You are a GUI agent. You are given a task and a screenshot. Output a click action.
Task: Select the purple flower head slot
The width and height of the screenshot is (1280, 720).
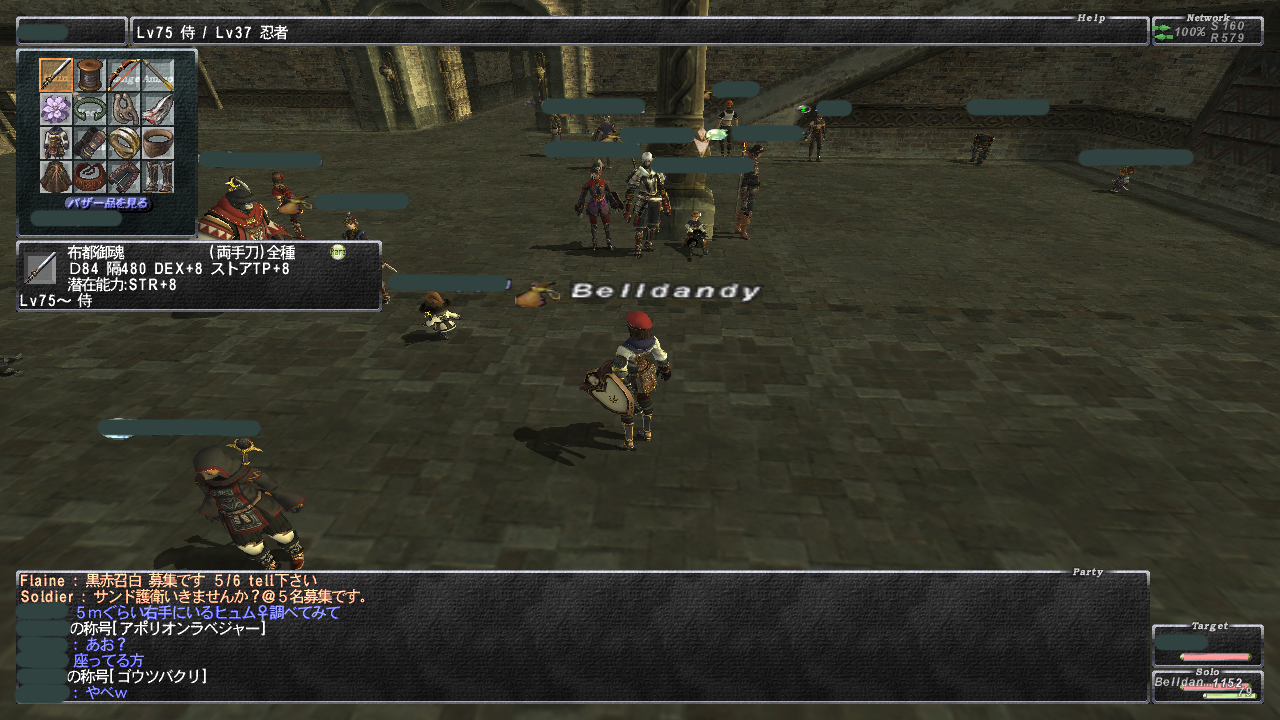coord(56,109)
